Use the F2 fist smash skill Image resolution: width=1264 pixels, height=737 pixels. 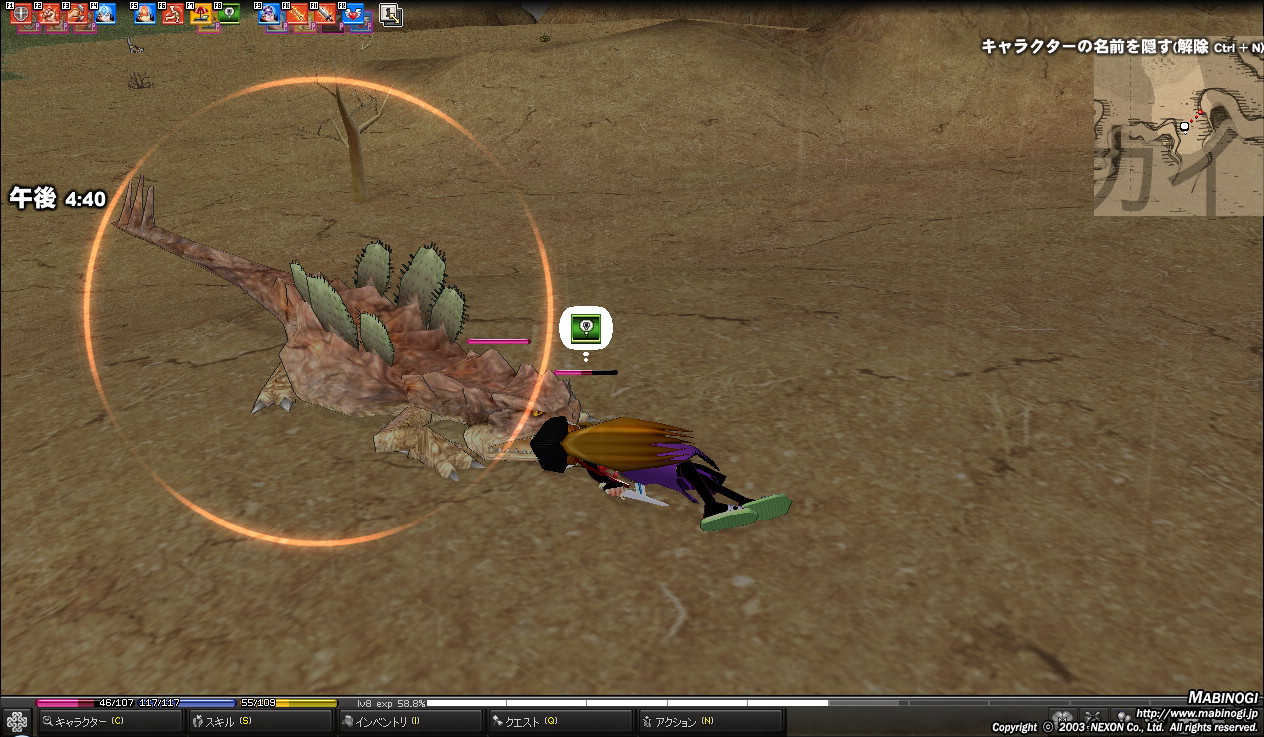click(x=49, y=15)
